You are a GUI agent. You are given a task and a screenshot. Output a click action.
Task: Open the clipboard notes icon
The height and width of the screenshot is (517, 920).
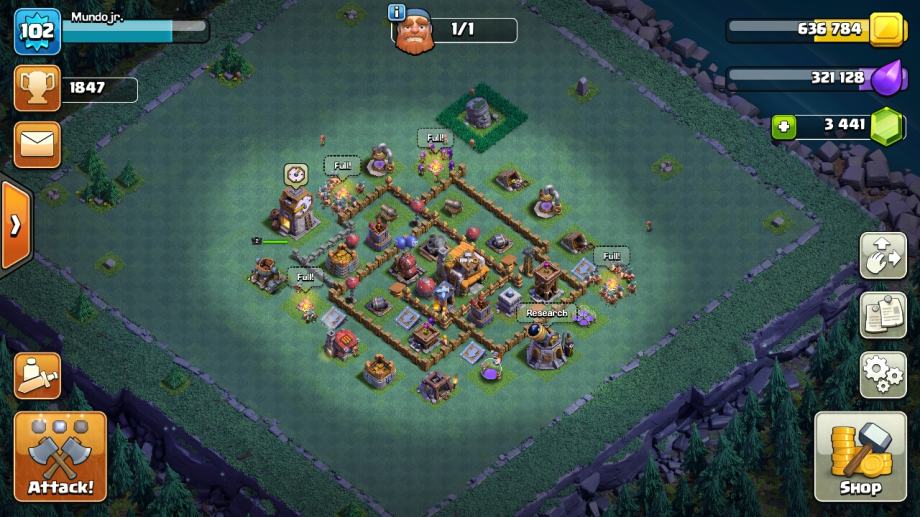(x=883, y=316)
